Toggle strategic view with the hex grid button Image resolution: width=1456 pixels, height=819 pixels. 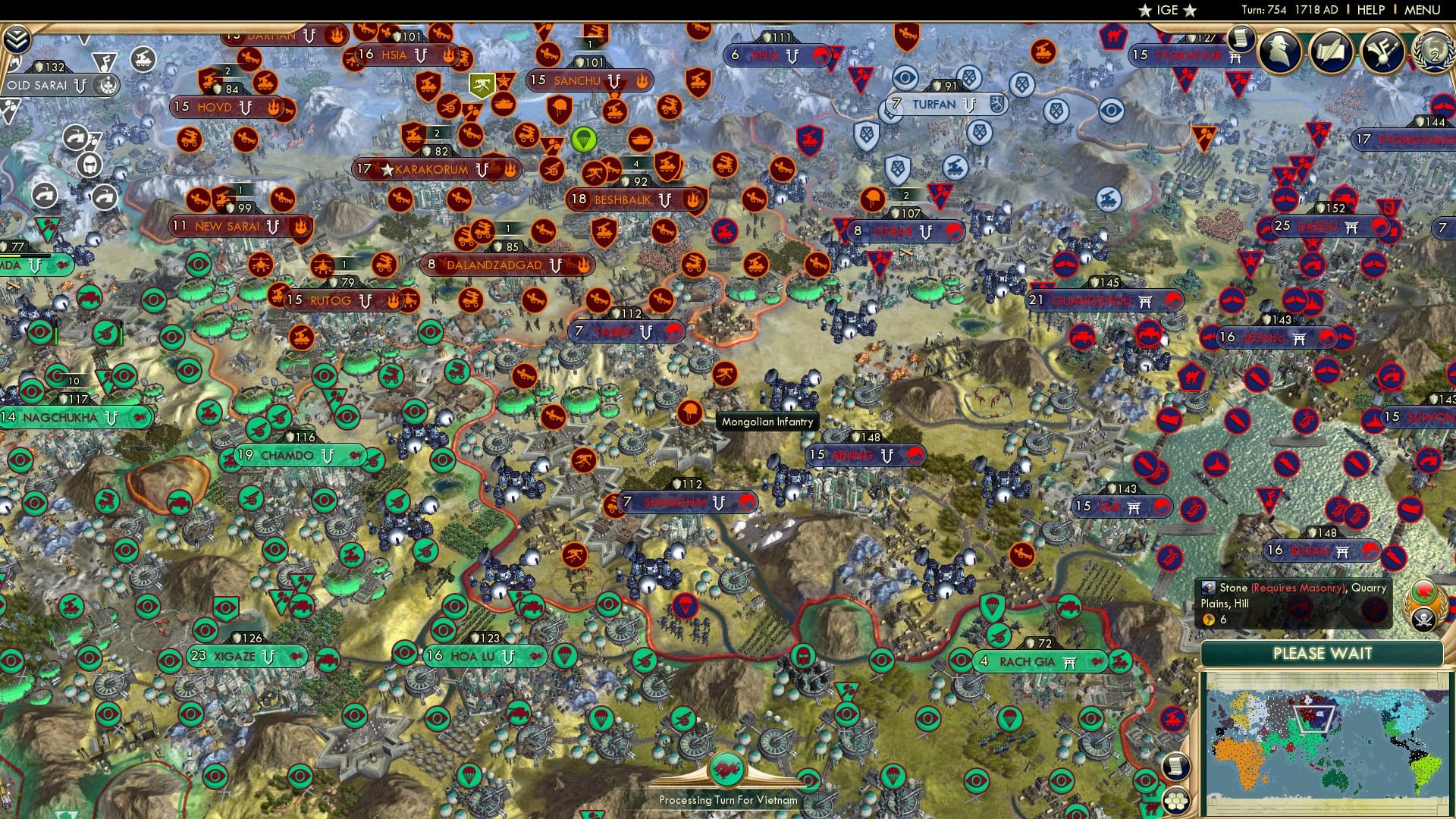1175,802
